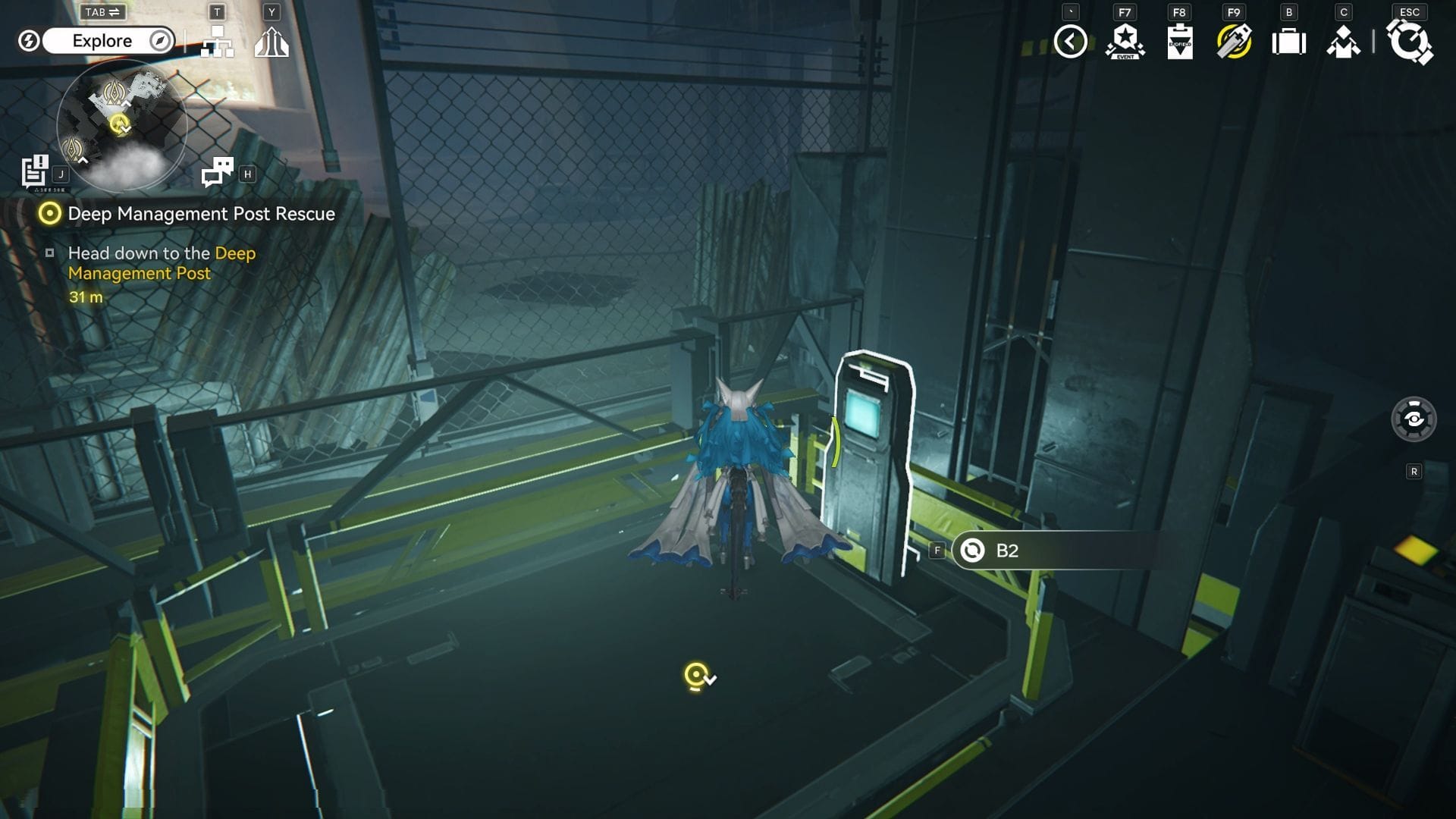This screenshot has width=1456, height=819.
Task: Open the minimap
Action: [x=122, y=125]
